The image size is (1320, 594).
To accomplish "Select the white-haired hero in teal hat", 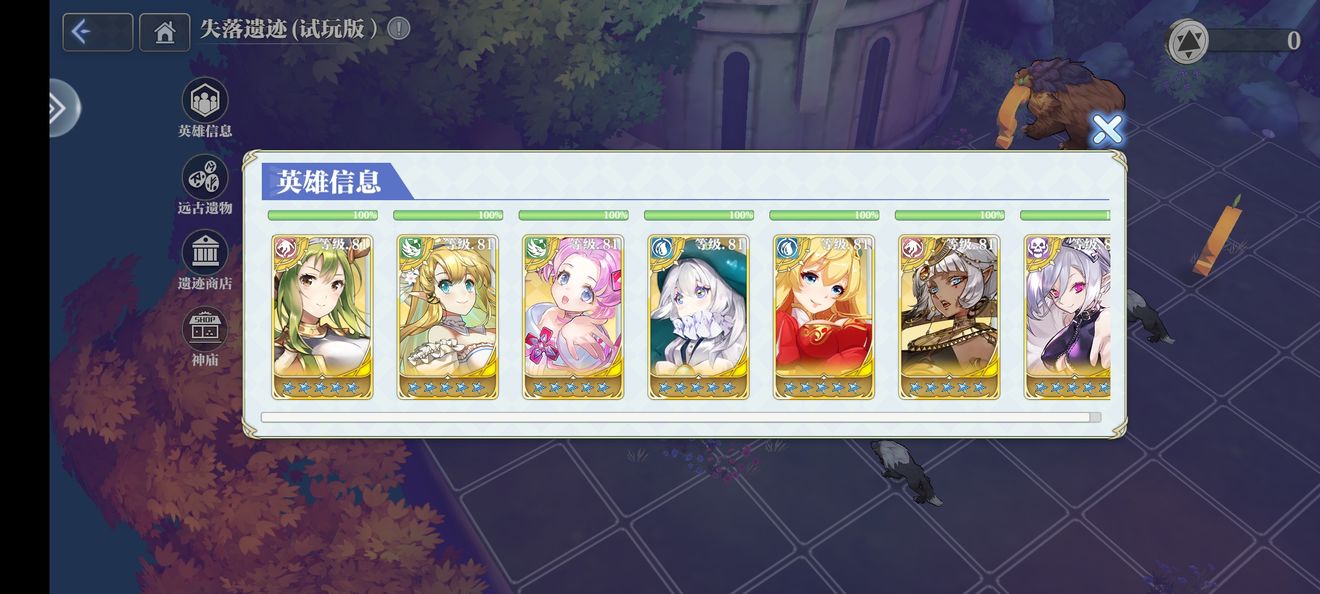I will pos(698,317).
